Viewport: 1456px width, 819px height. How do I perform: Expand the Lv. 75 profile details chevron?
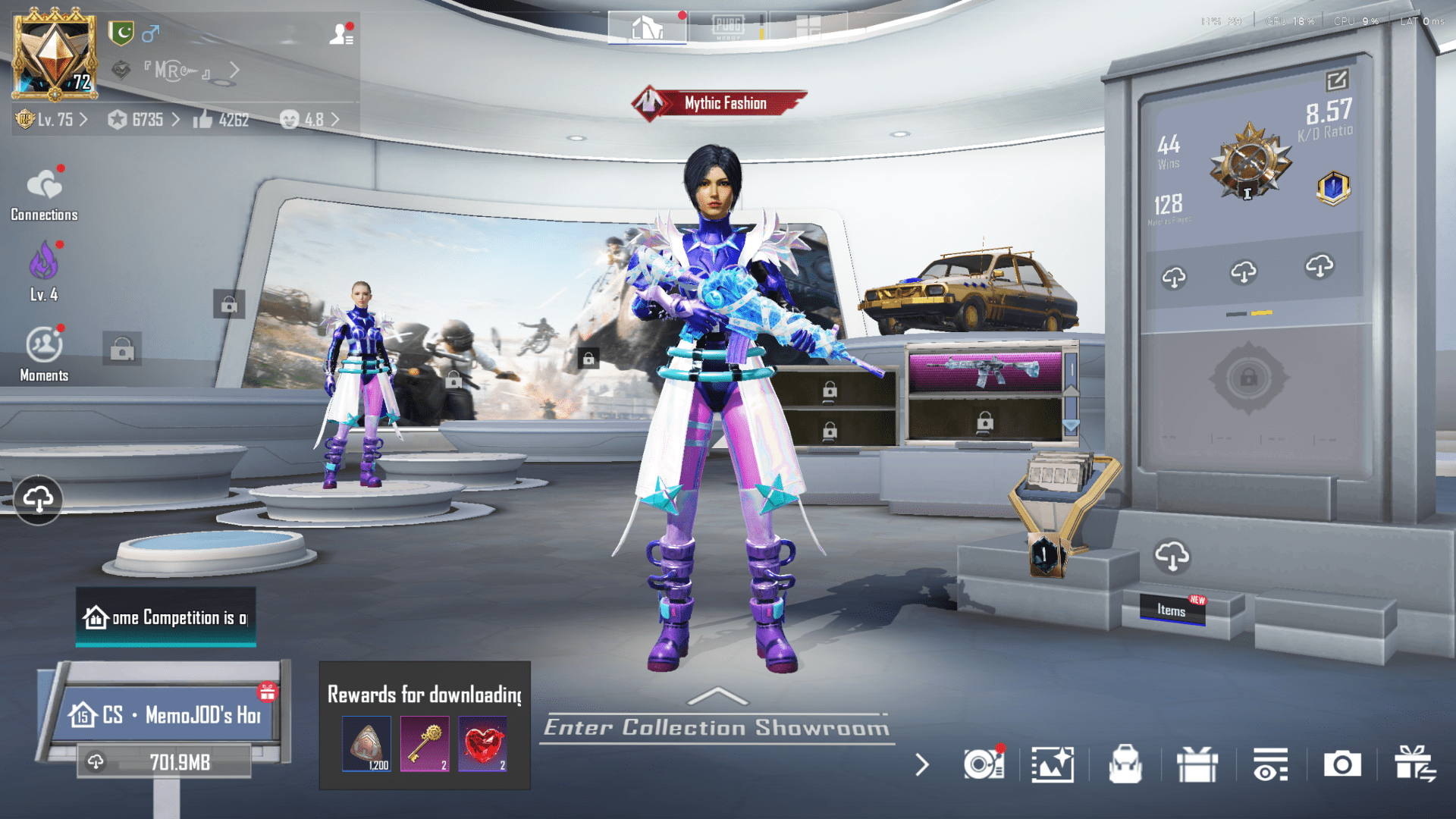pyautogui.click(x=83, y=120)
